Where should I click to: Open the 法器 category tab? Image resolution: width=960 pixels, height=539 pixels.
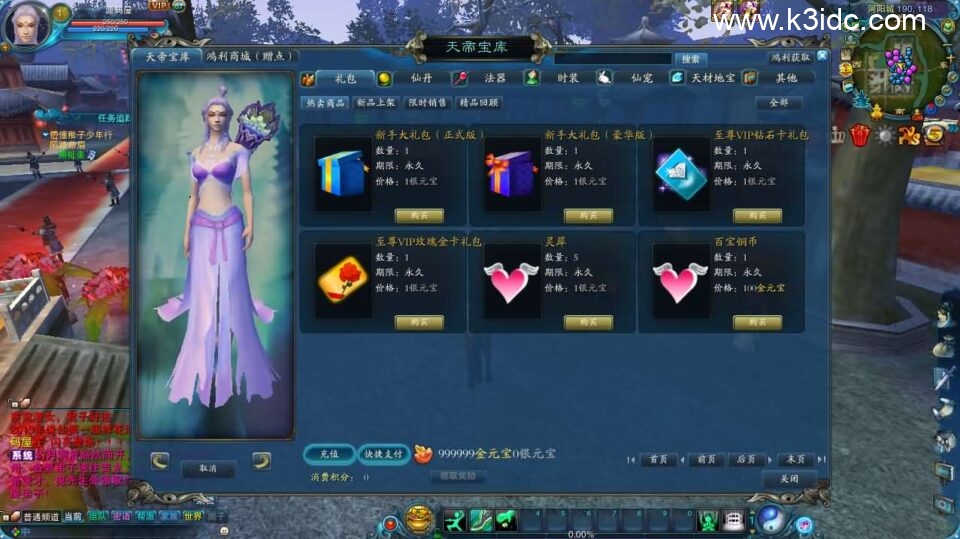pos(485,78)
